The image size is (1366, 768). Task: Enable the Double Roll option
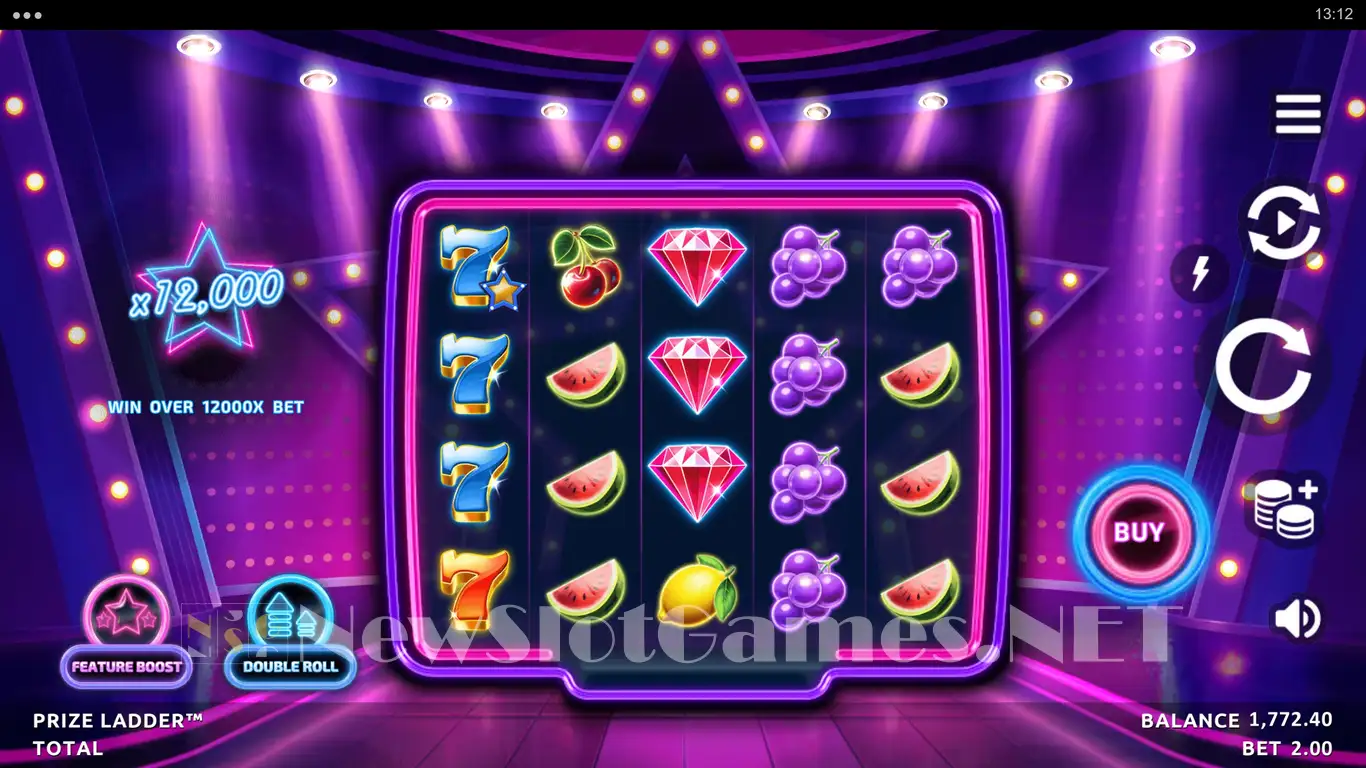click(290, 633)
